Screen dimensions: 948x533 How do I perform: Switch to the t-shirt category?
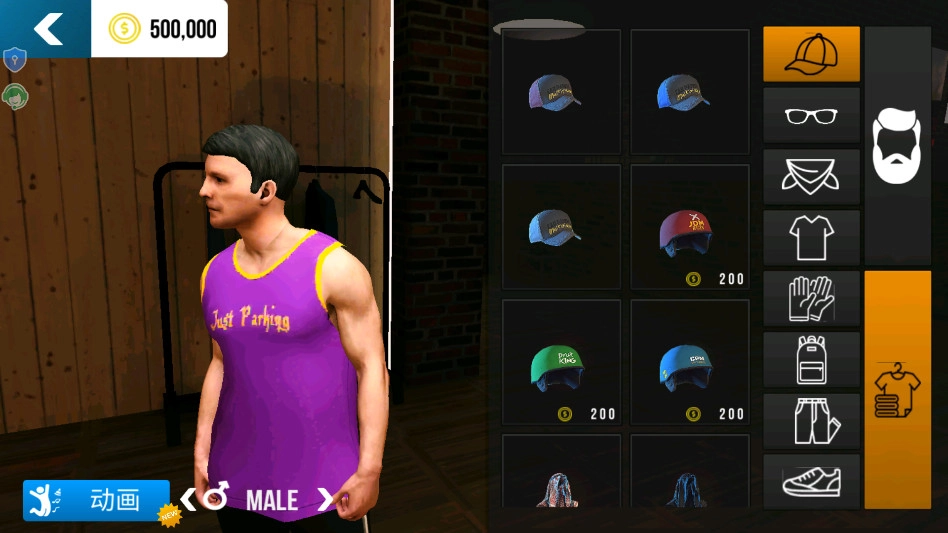(811, 237)
